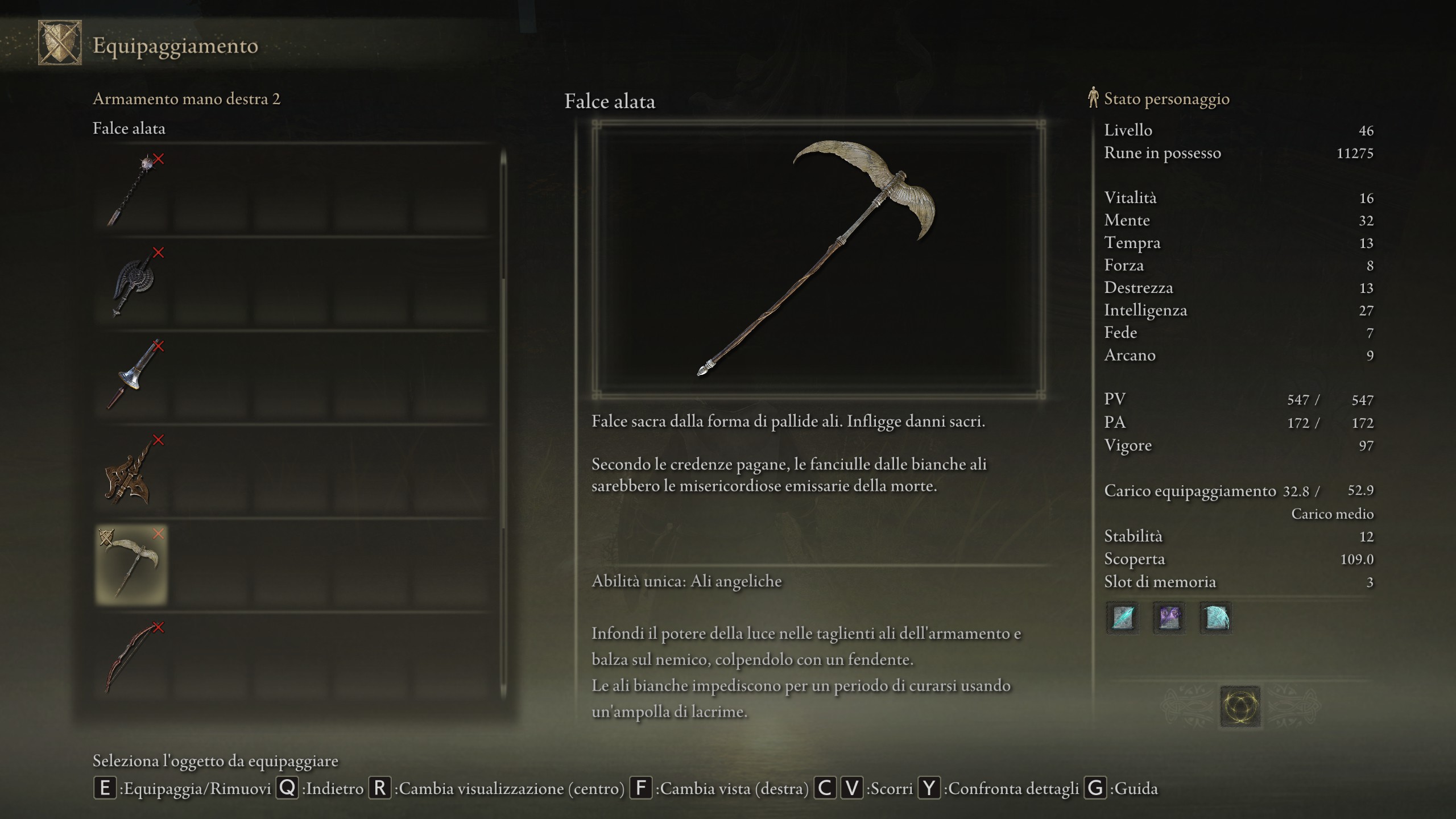Select the purple sorcery scroll icon
The image size is (1456, 819).
1169,618
